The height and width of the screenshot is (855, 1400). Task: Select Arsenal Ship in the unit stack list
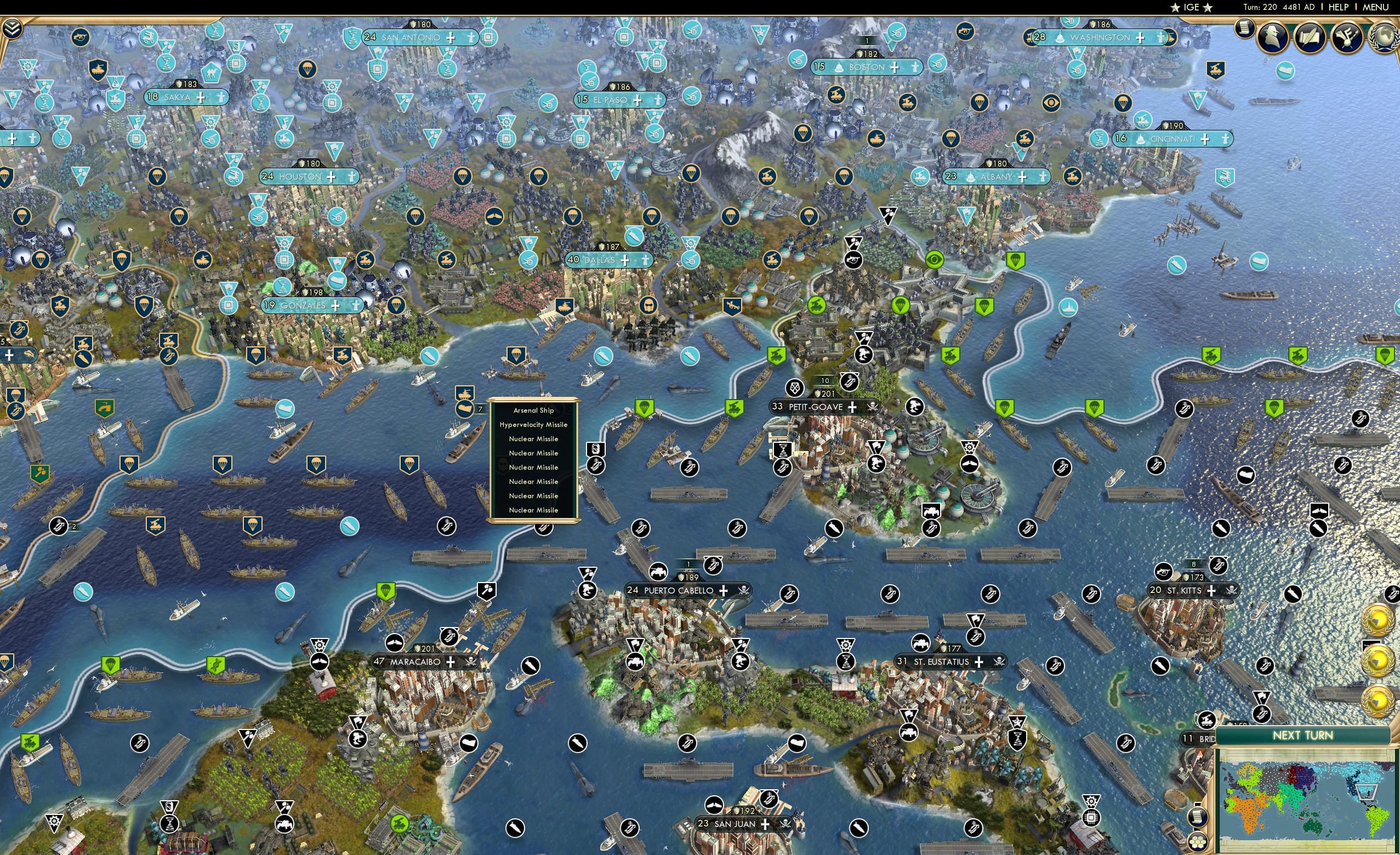point(534,410)
